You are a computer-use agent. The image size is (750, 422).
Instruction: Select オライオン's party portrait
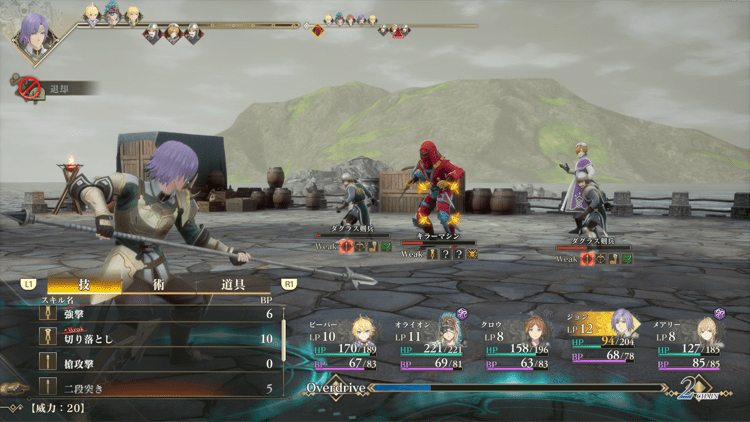[449, 330]
